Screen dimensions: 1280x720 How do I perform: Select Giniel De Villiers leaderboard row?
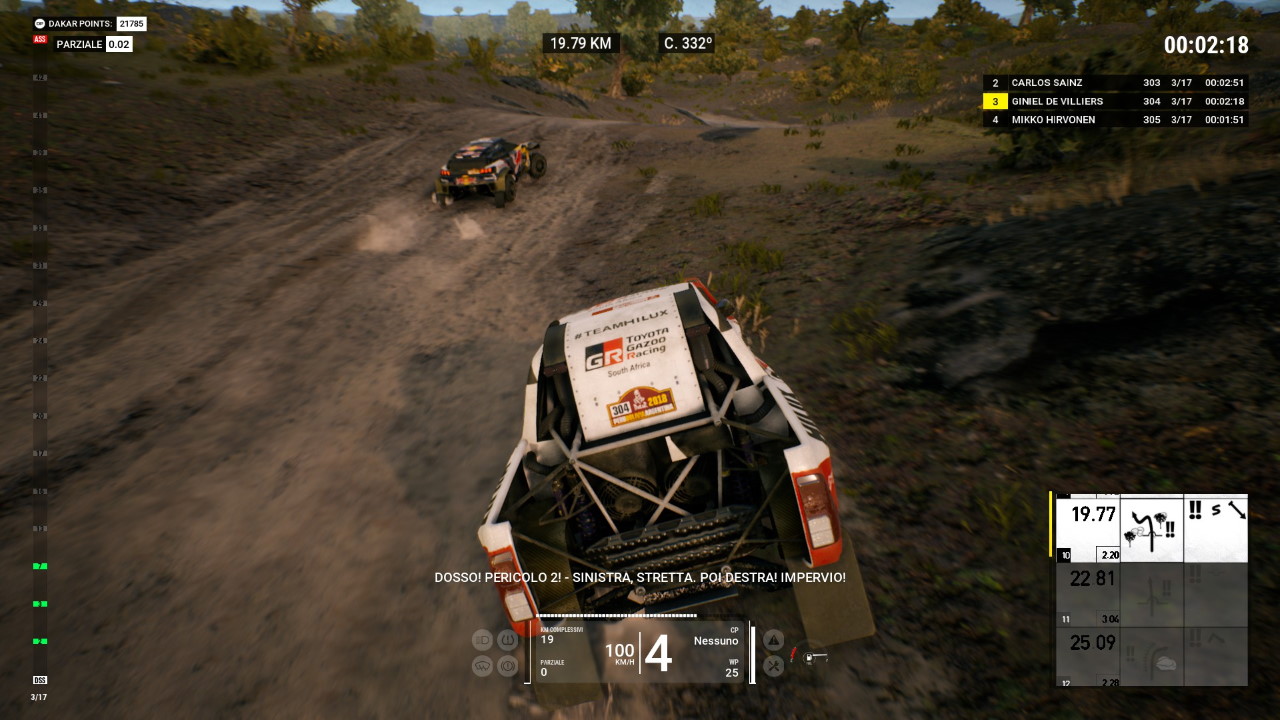click(1115, 101)
